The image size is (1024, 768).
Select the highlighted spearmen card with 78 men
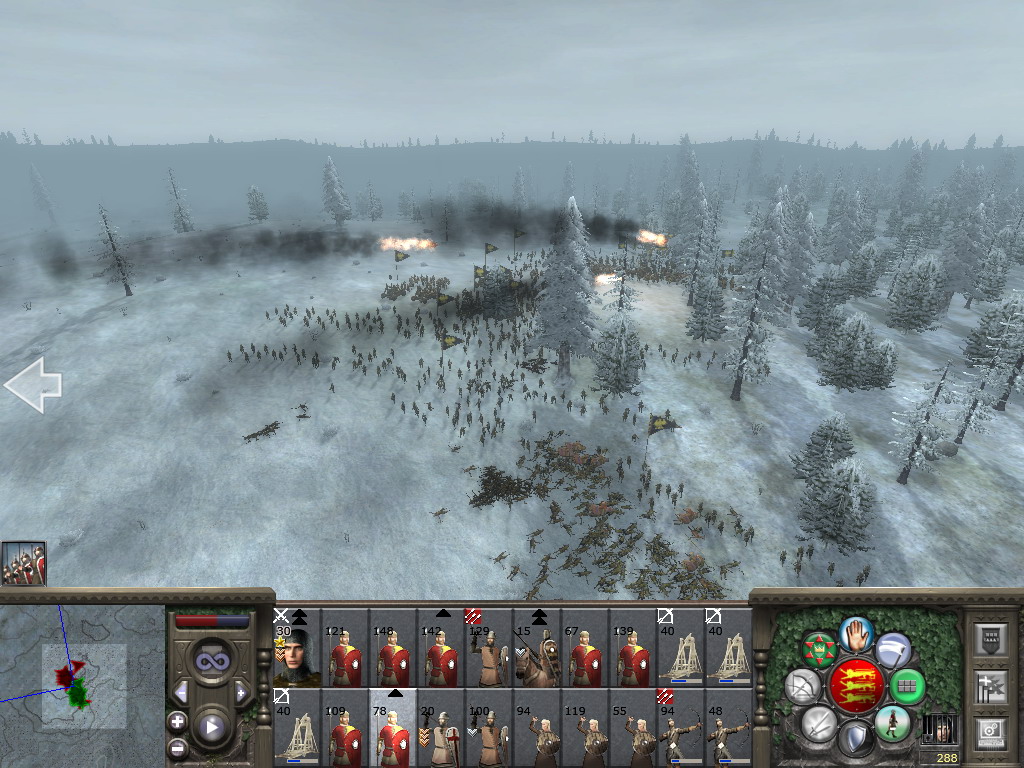tap(393, 728)
